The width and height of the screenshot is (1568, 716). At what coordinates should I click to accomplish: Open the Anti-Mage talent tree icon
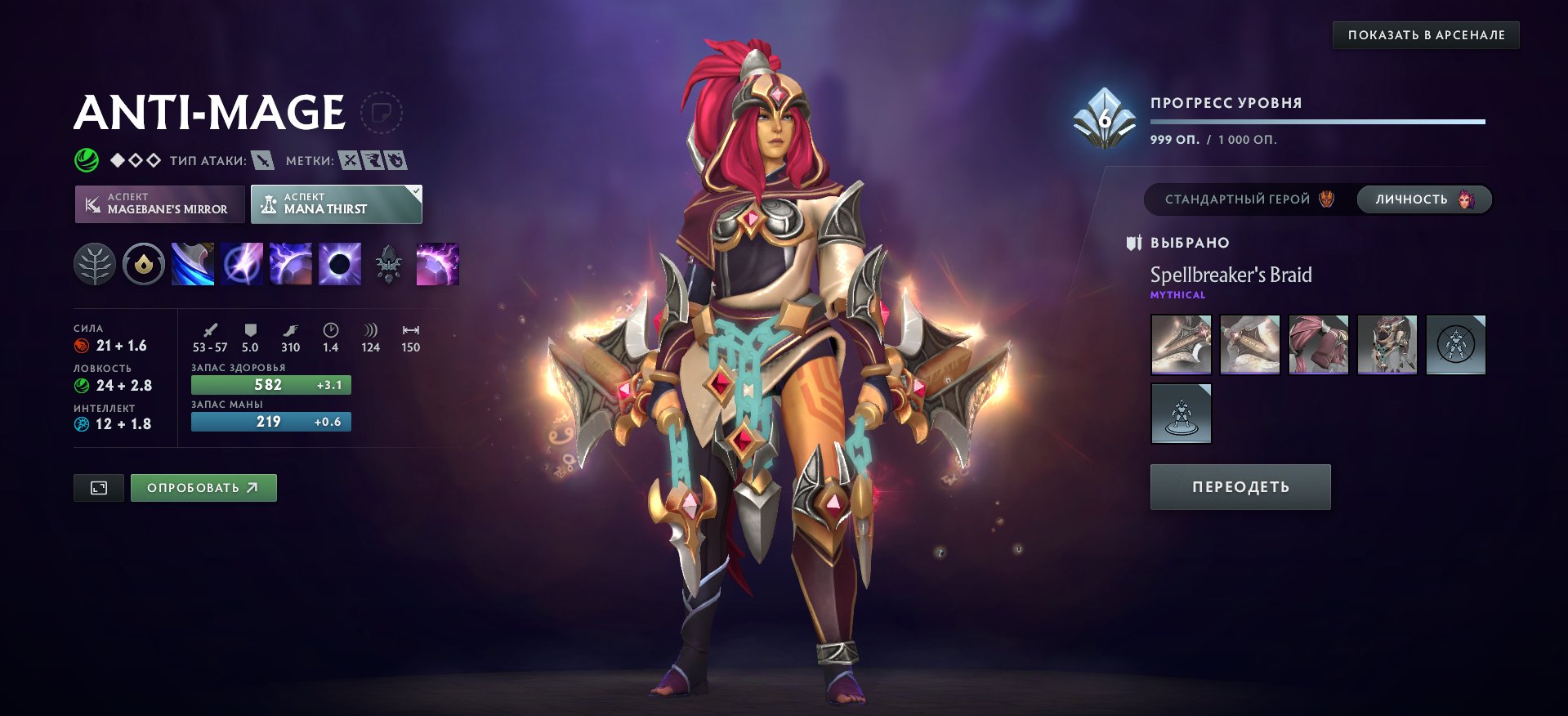[96, 263]
